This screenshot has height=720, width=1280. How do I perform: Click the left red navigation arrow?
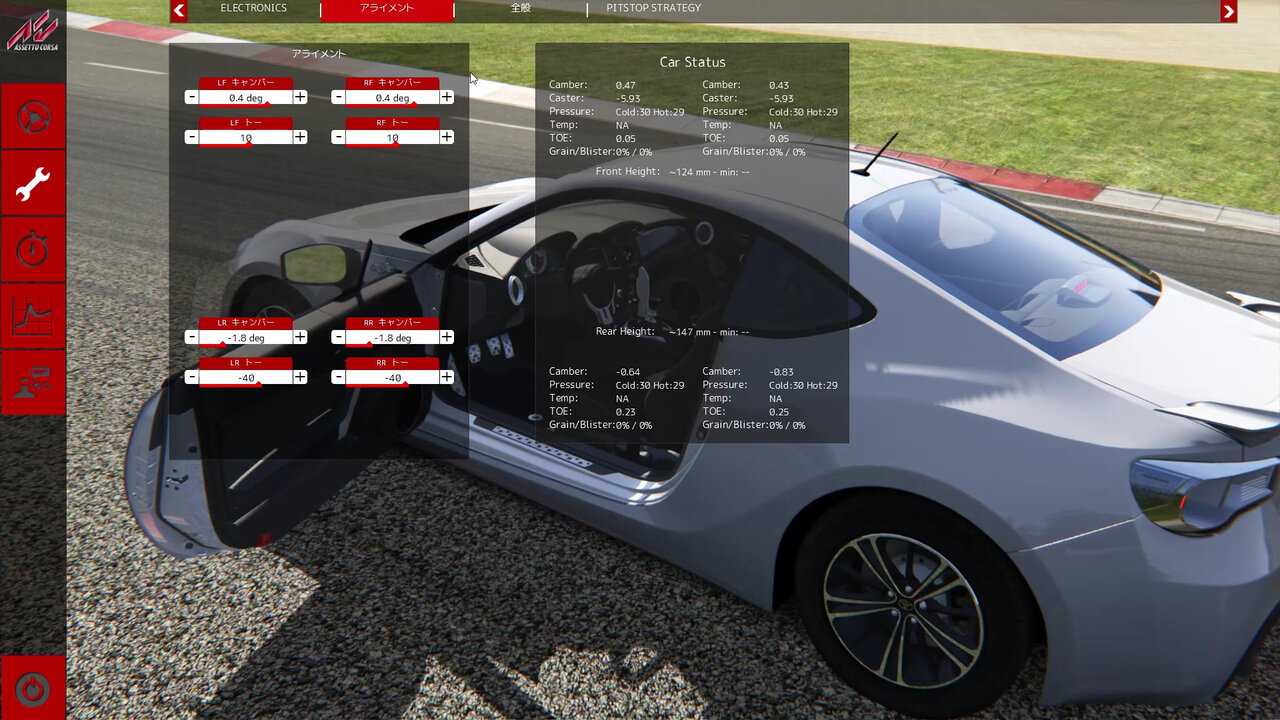tap(178, 10)
